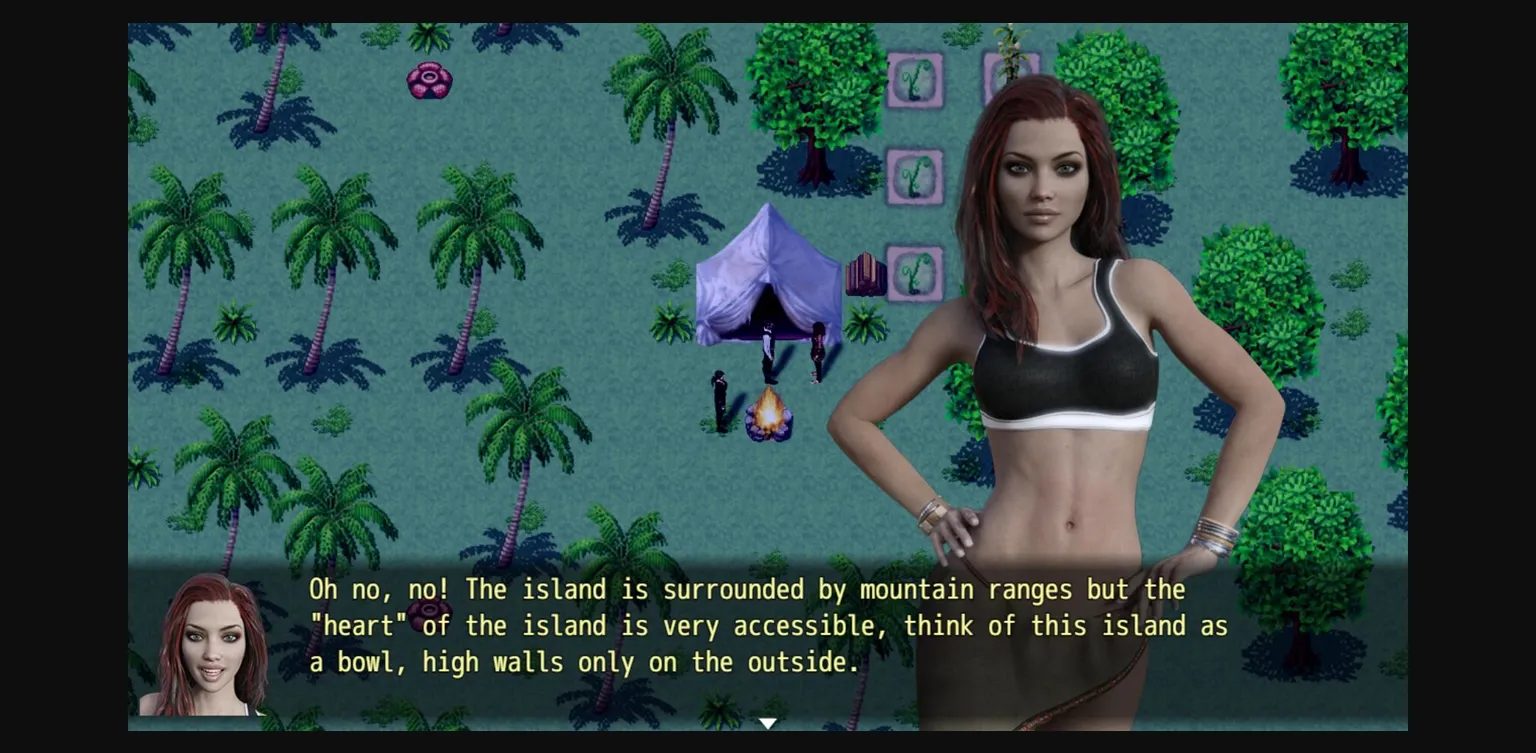The width and height of the screenshot is (1536, 753).
Task: Click the sprout planter next to the firewood
Action: tap(913, 274)
